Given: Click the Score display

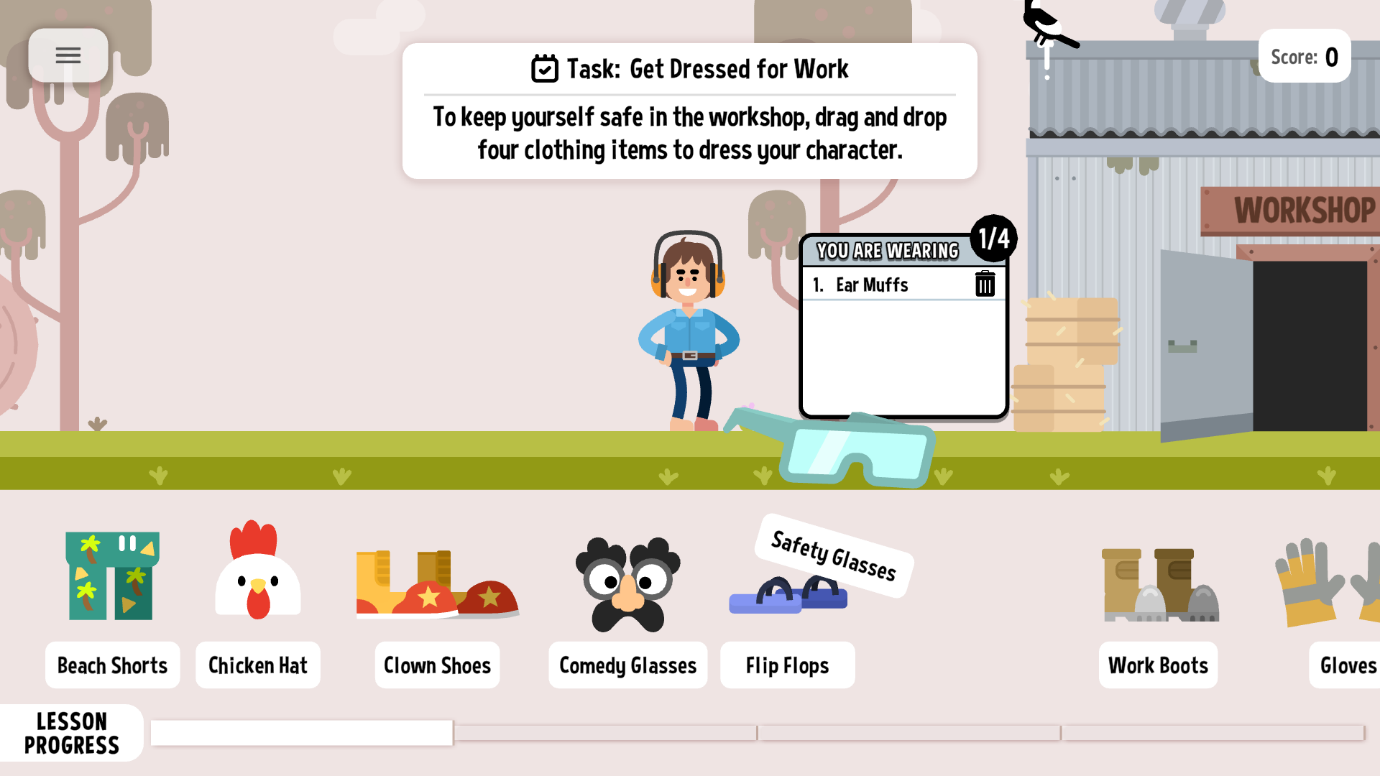Looking at the screenshot, I should 1304,56.
